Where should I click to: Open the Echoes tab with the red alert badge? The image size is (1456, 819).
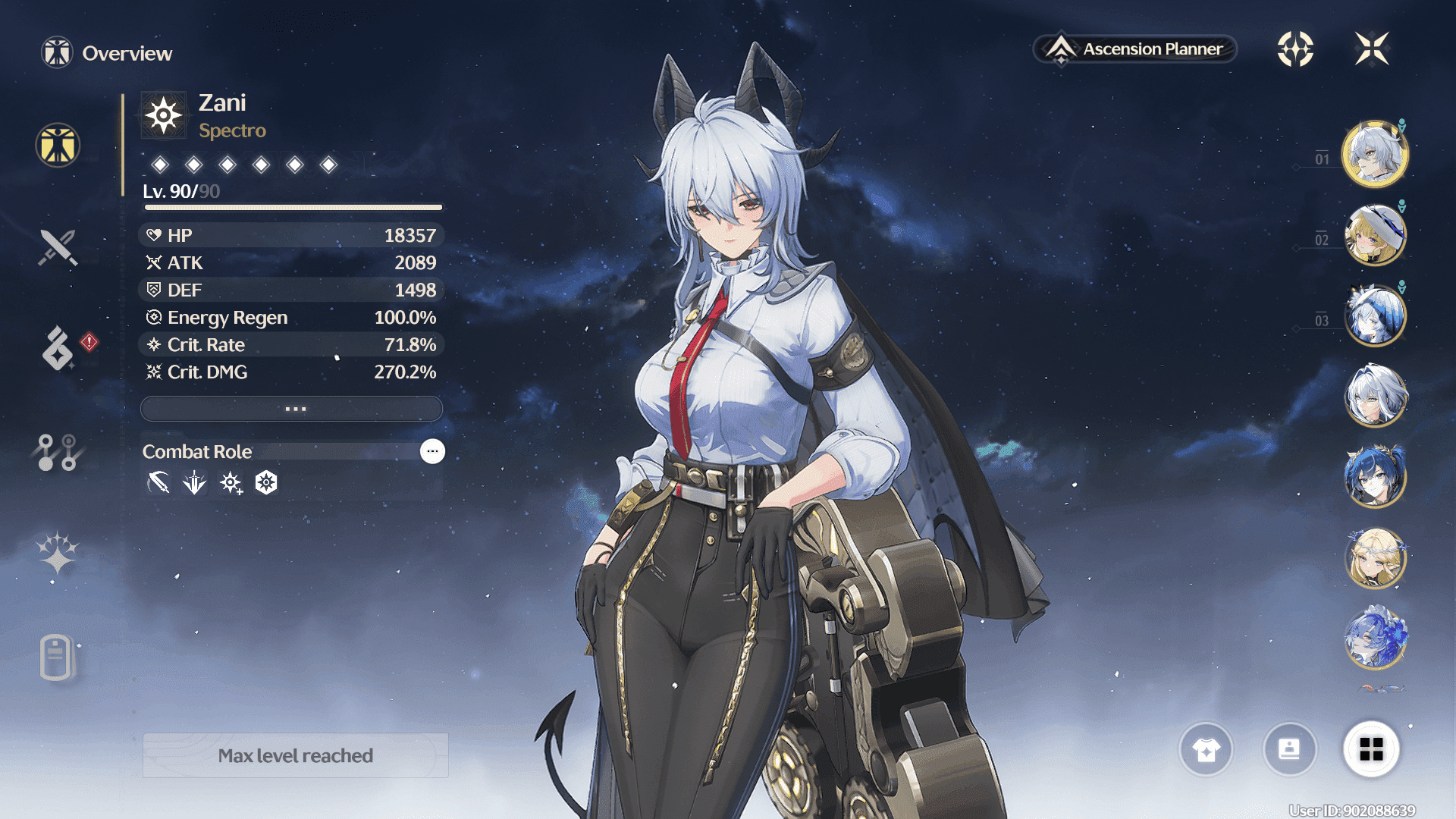(x=58, y=349)
